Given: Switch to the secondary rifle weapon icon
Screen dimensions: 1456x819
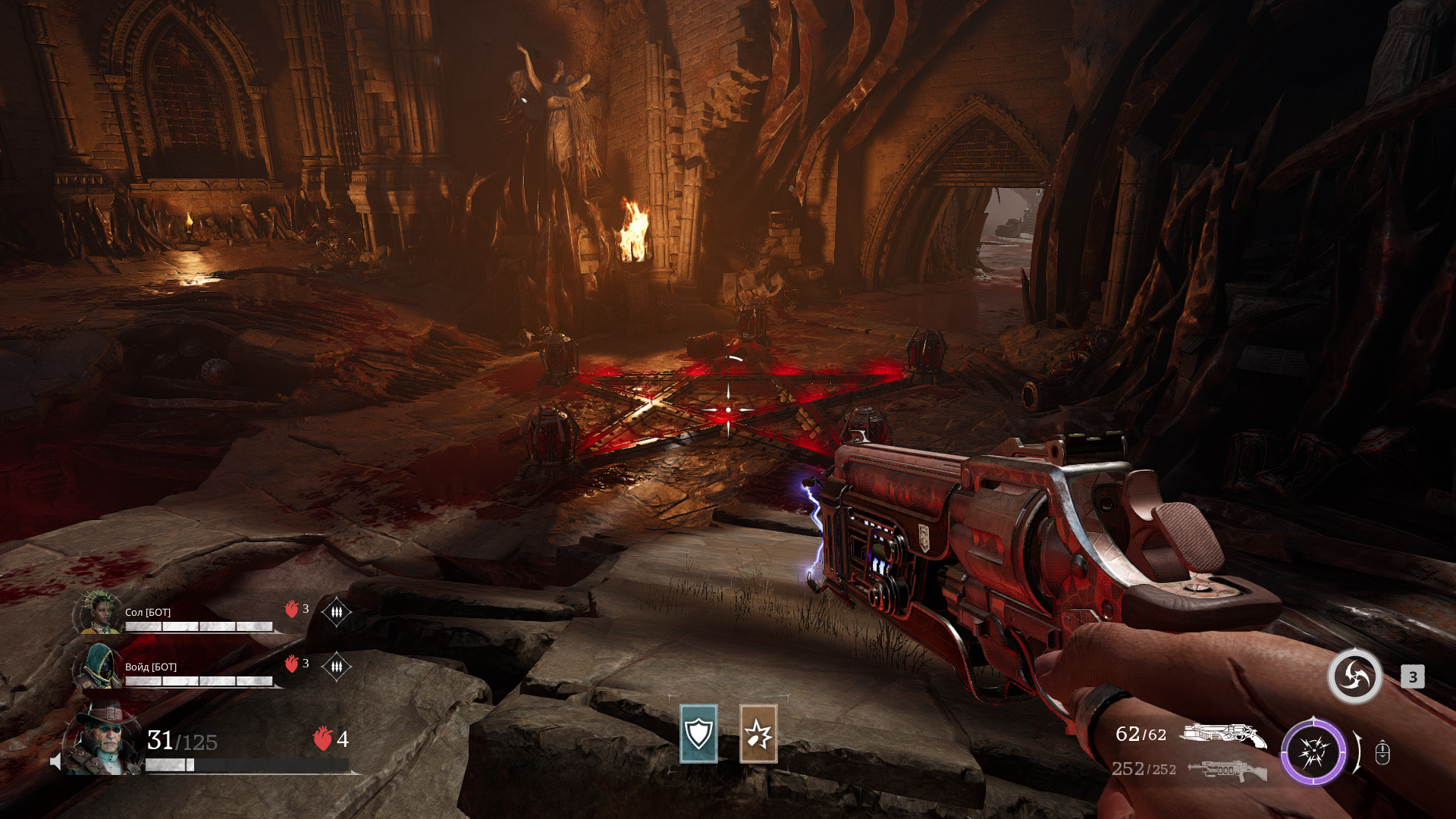Looking at the screenshot, I should pyautogui.click(x=1227, y=770).
